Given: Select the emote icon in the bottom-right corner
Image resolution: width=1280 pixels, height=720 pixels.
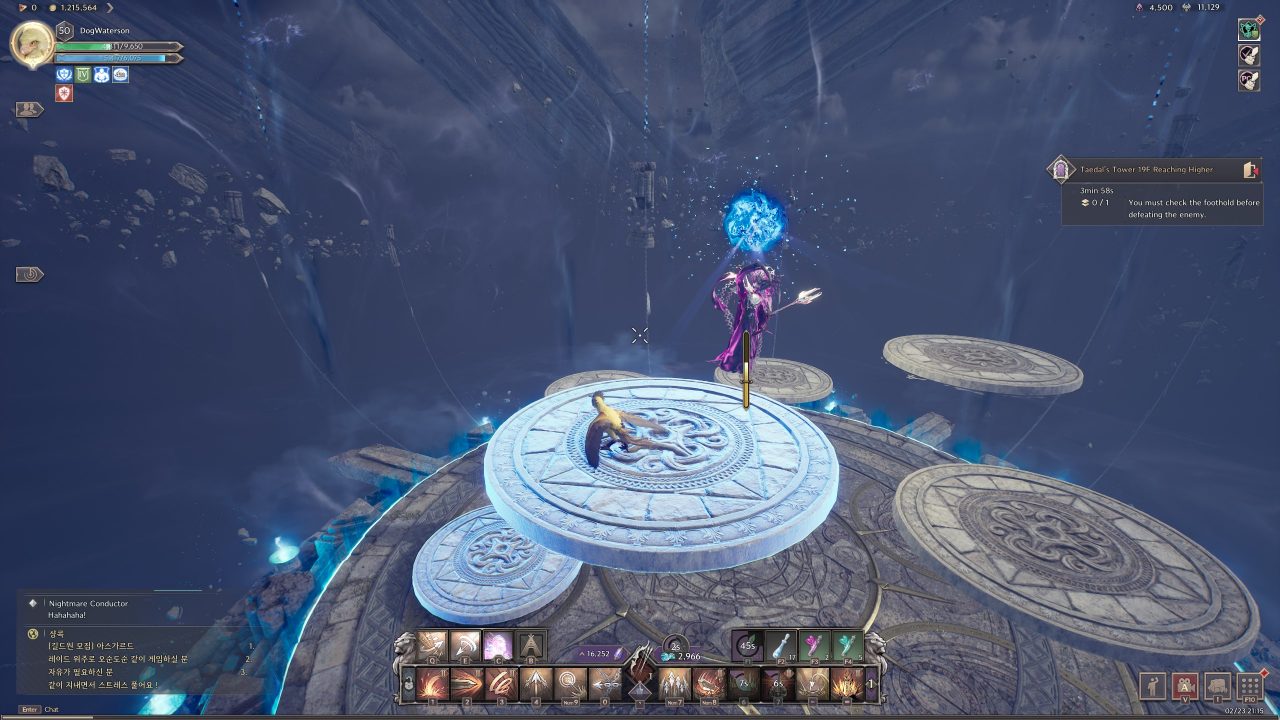Looking at the screenshot, I should click(x=1153, y=686).
